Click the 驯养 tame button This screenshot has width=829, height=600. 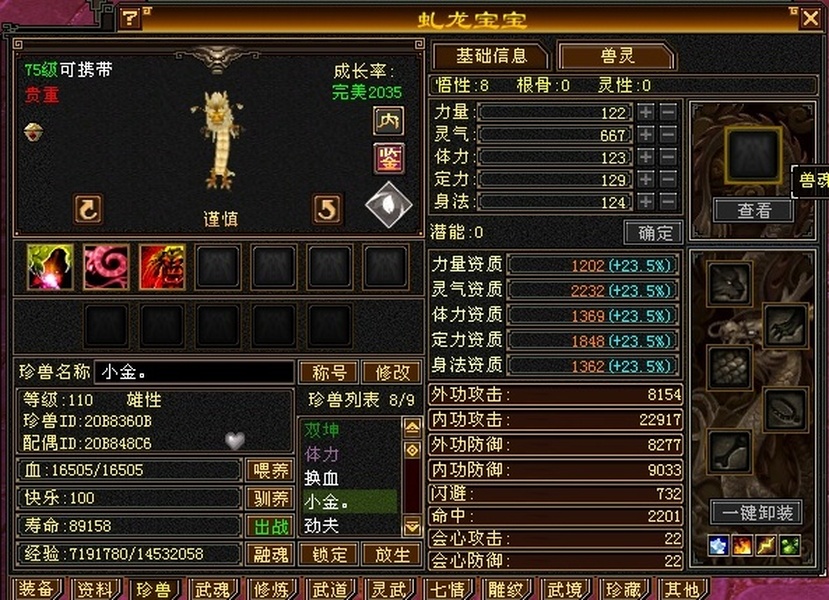point(269,498)
